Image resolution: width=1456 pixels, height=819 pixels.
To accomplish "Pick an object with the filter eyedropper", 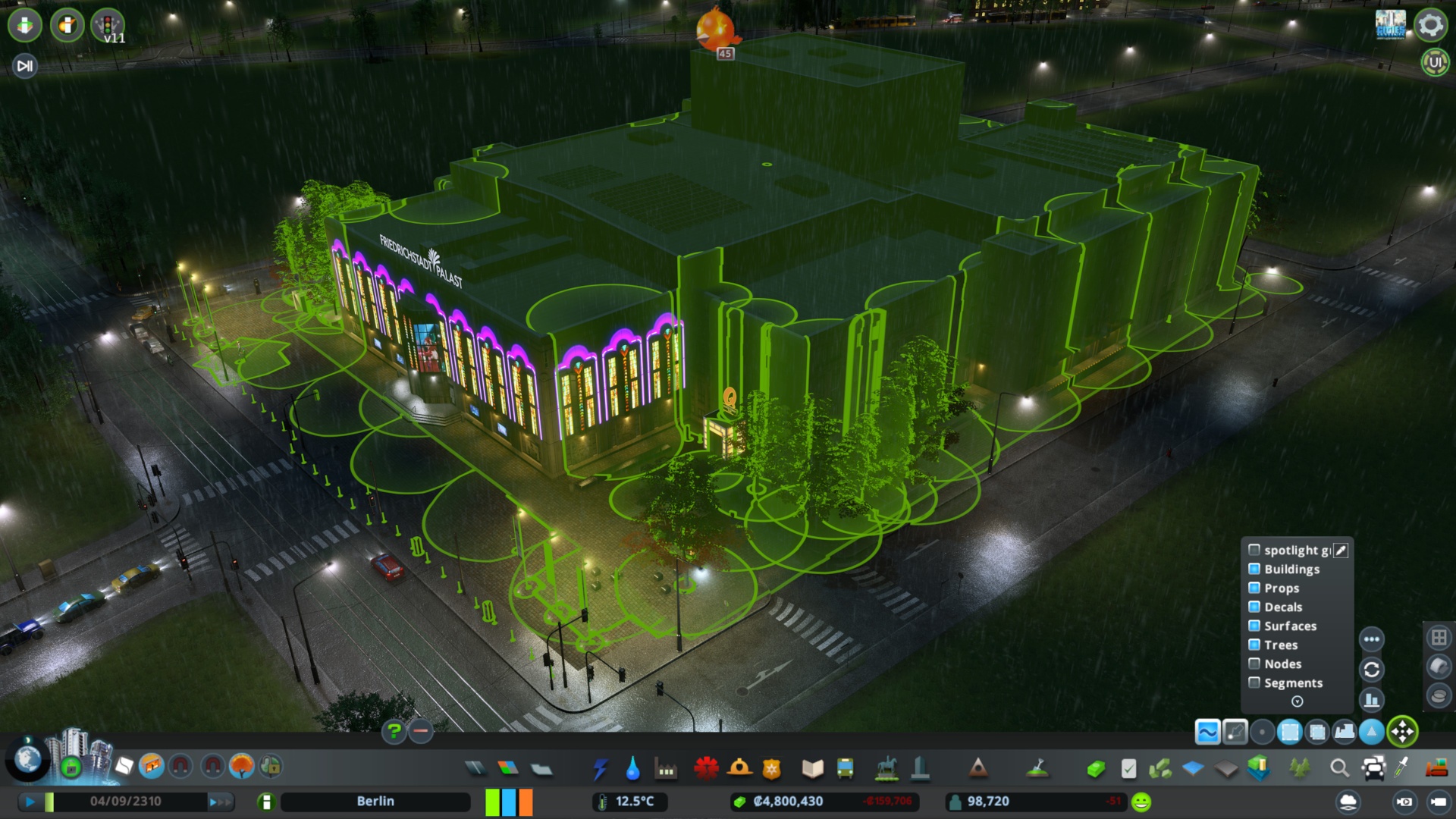I will (x=1340, y=551).
